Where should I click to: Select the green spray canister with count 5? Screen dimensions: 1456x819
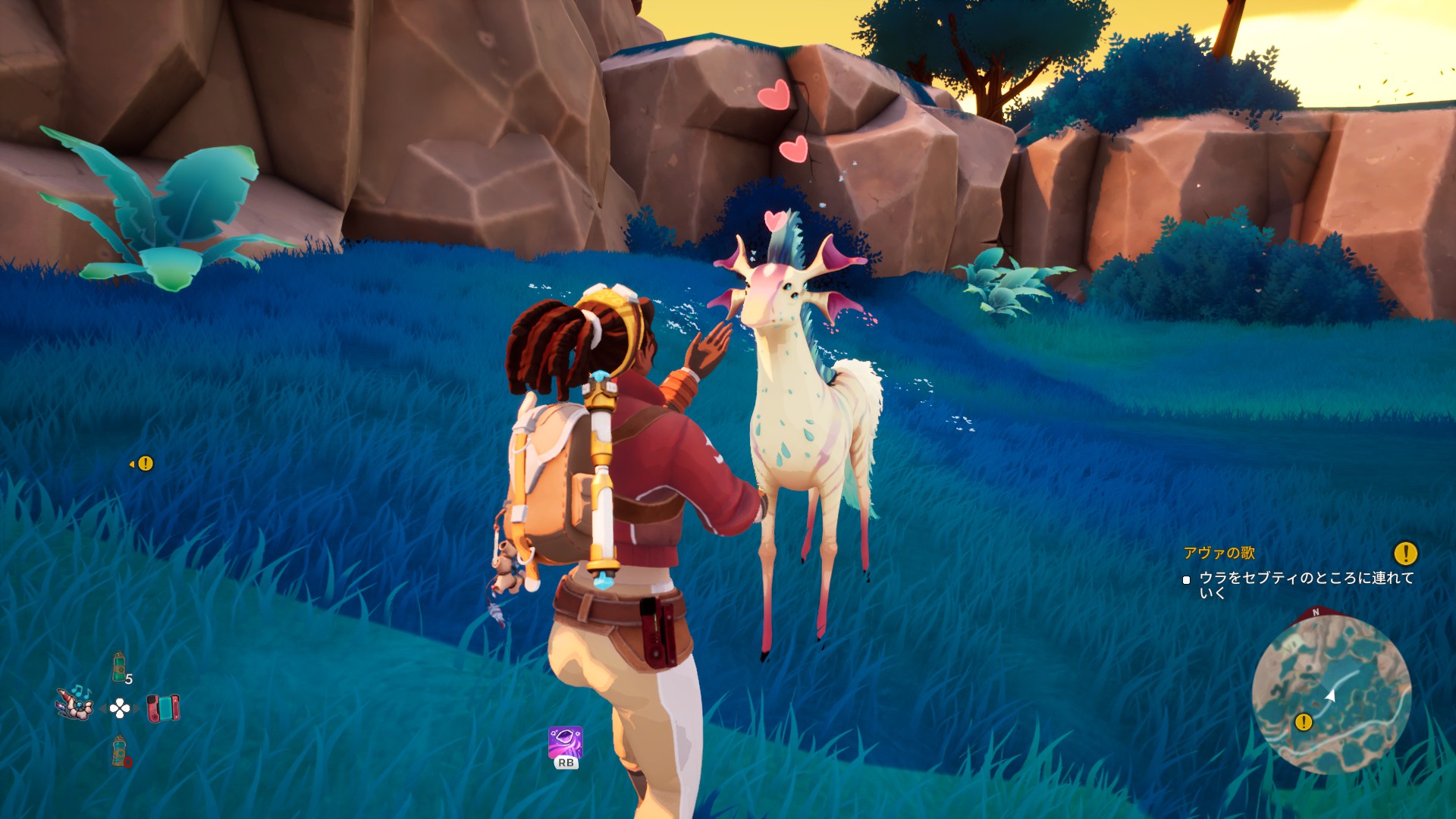tap(120, 667)
